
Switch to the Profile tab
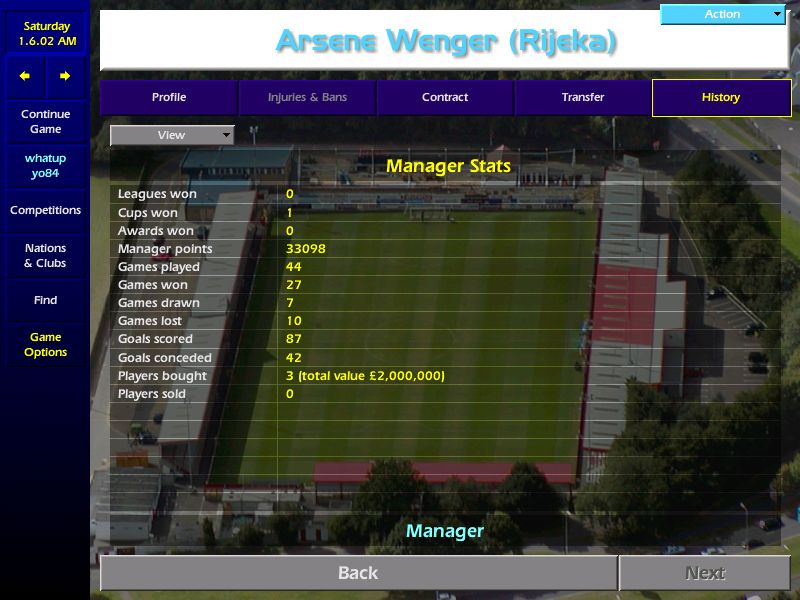point(169,98)
